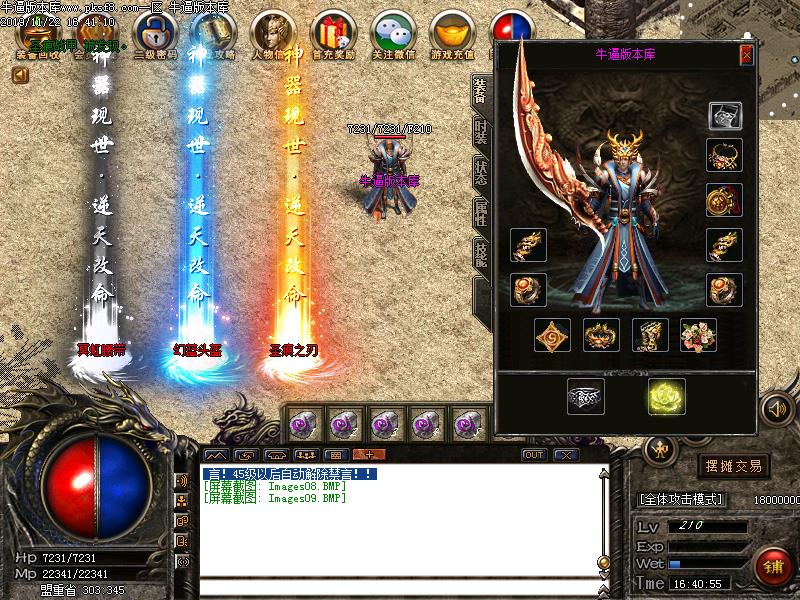Open the 状态 status tab
This screenshot has width=800, height=600.
[480, 173]
